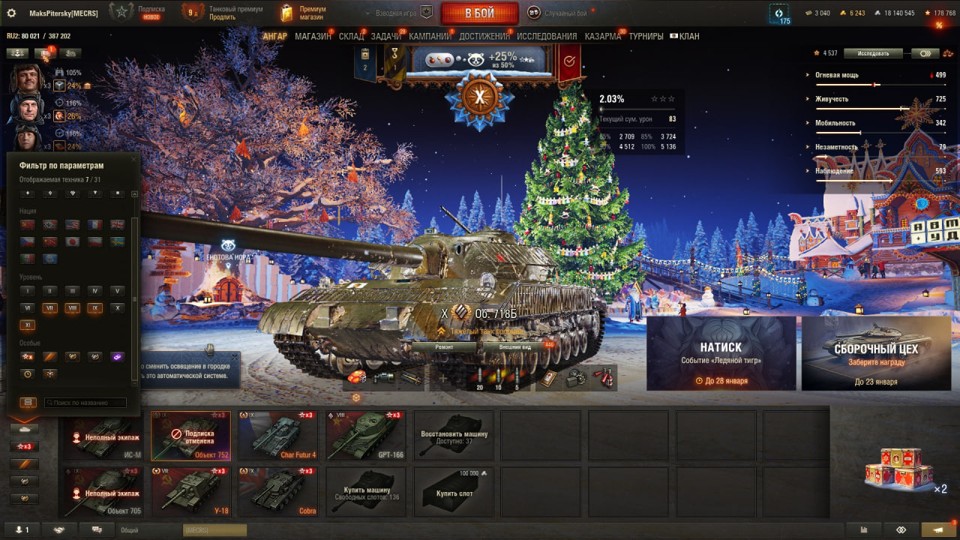Image resolution: width=960 pixels, height=540 pixels.
Task: Click the Исследовать button
Action: [x=873, y=53]
